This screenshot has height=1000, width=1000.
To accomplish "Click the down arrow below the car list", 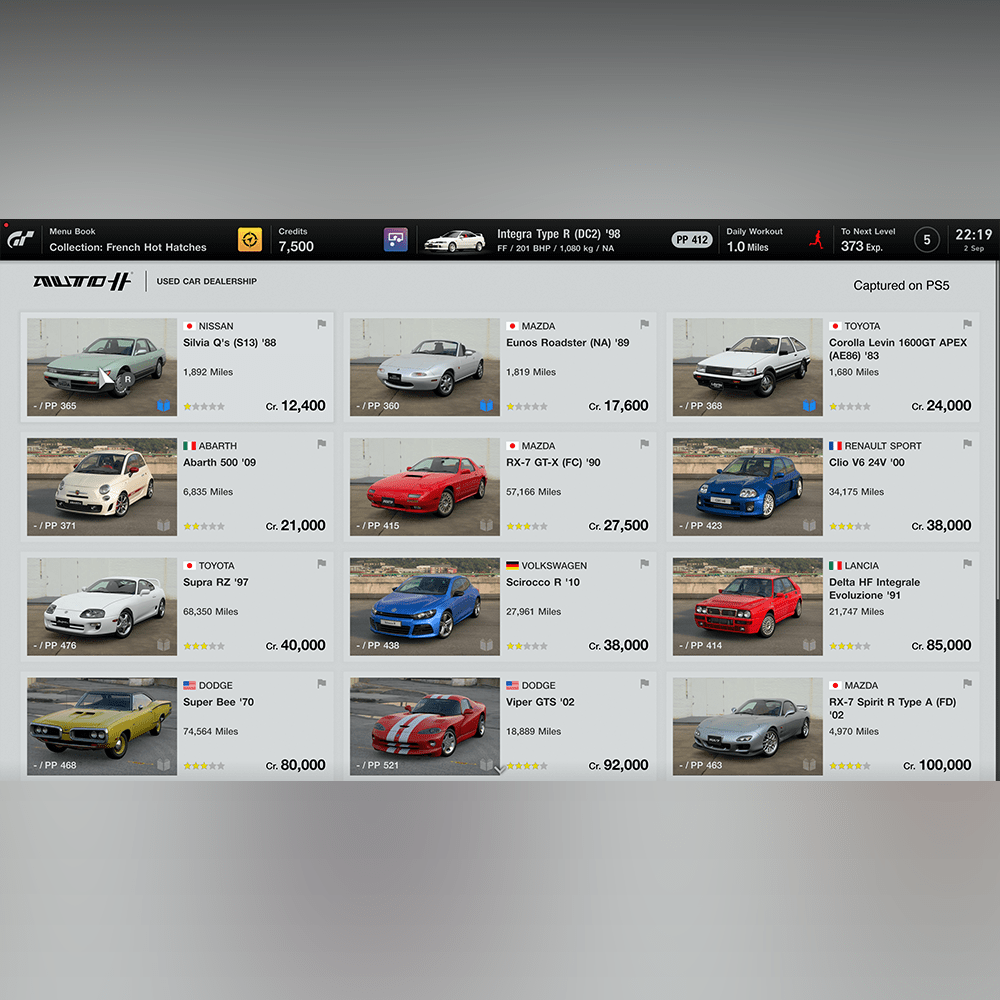I will (500, 769).
